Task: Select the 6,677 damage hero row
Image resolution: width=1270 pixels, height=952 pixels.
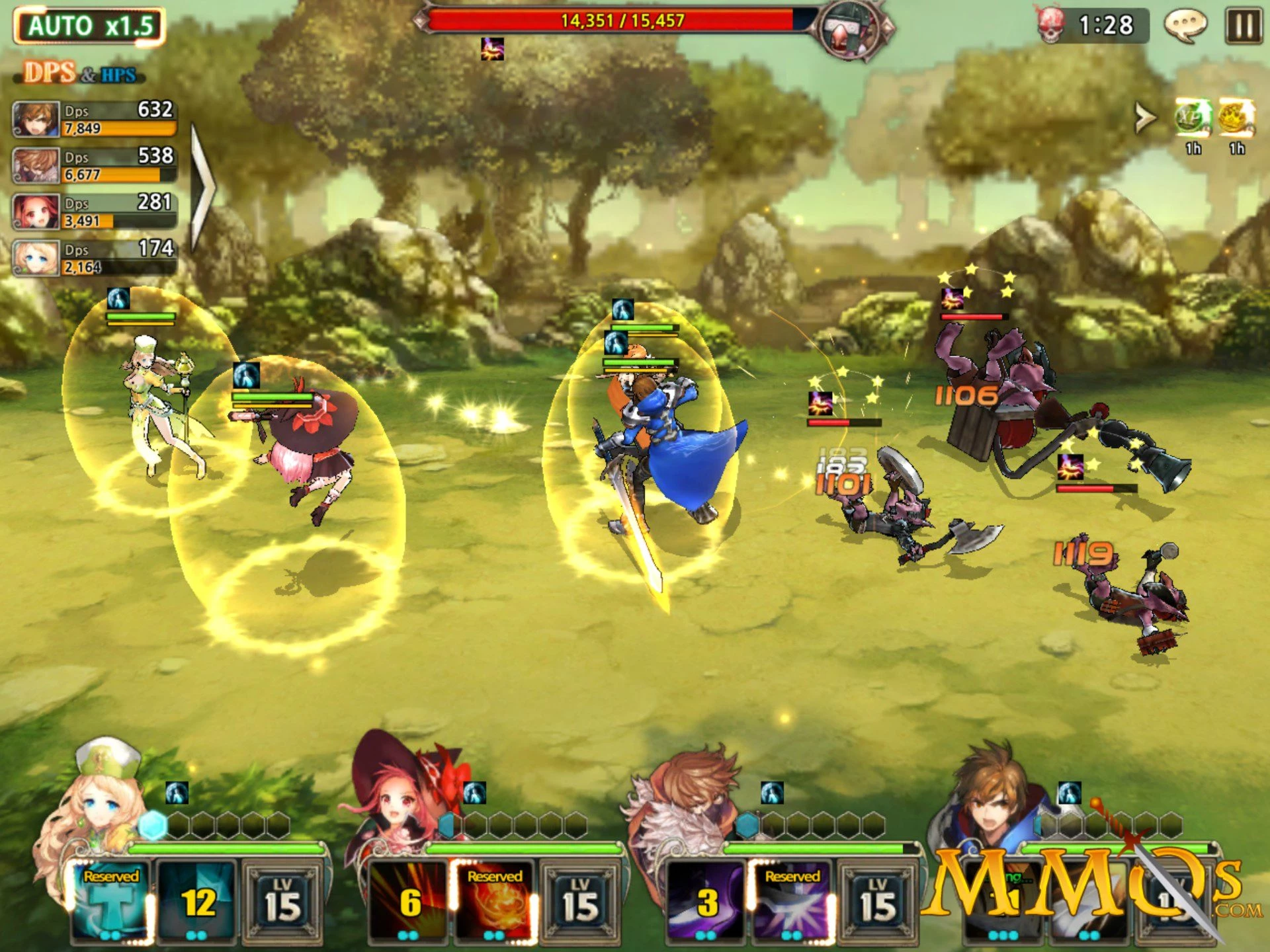Action: point(95,165)
